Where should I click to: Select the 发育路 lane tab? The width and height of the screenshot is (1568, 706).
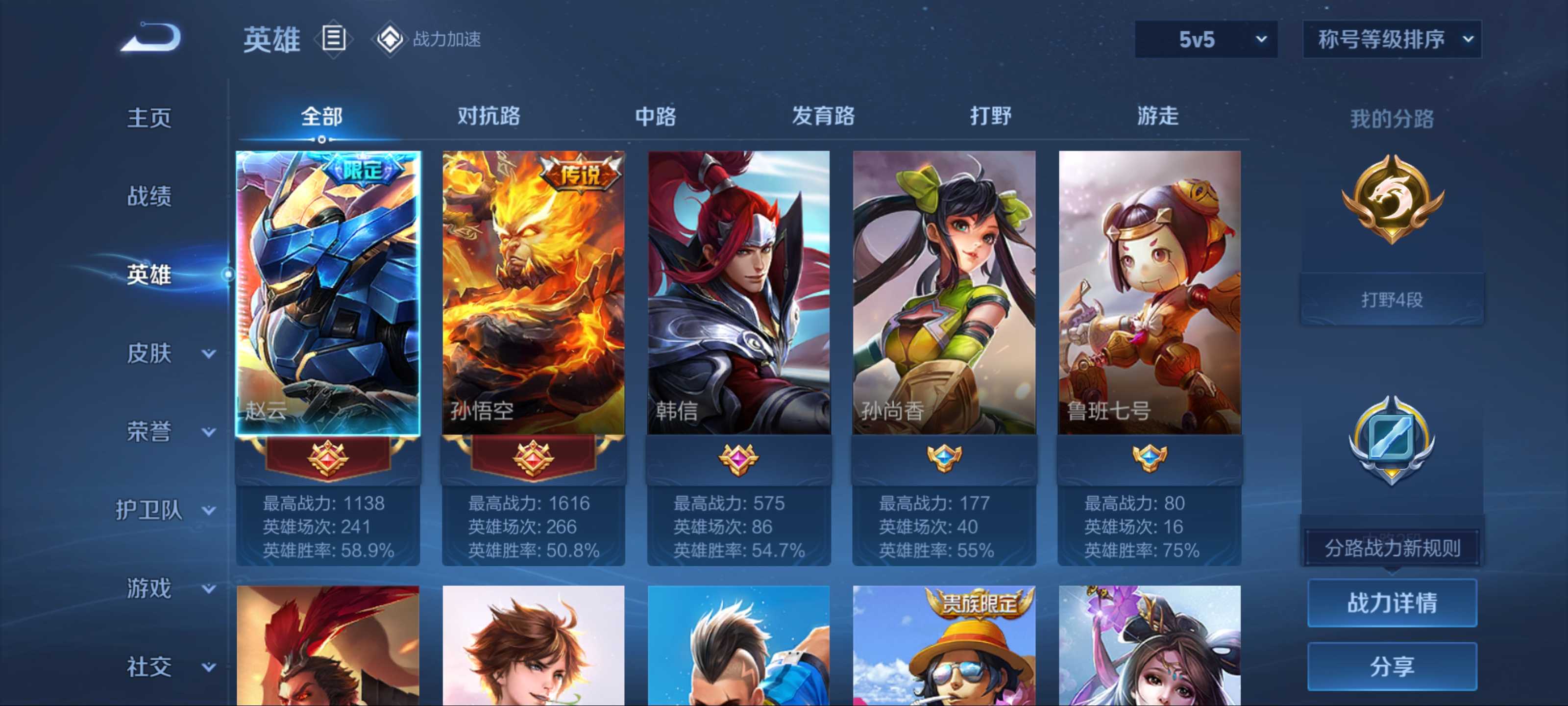(x=823, y=116)
